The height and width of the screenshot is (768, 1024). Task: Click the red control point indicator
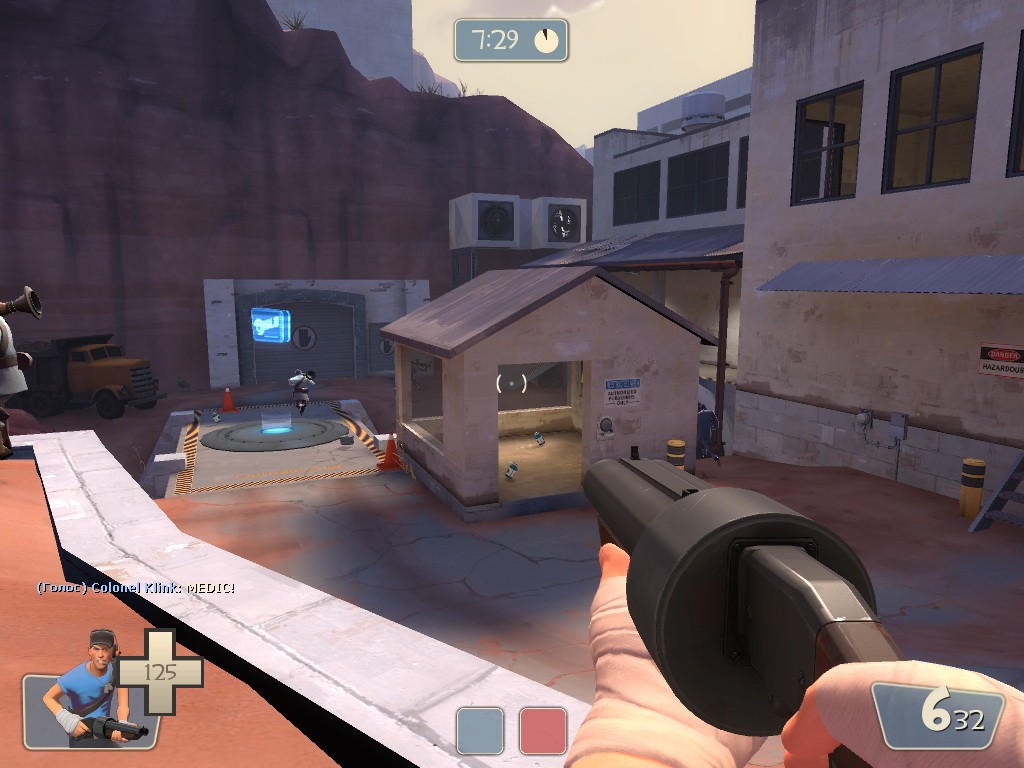coord(543,730)
